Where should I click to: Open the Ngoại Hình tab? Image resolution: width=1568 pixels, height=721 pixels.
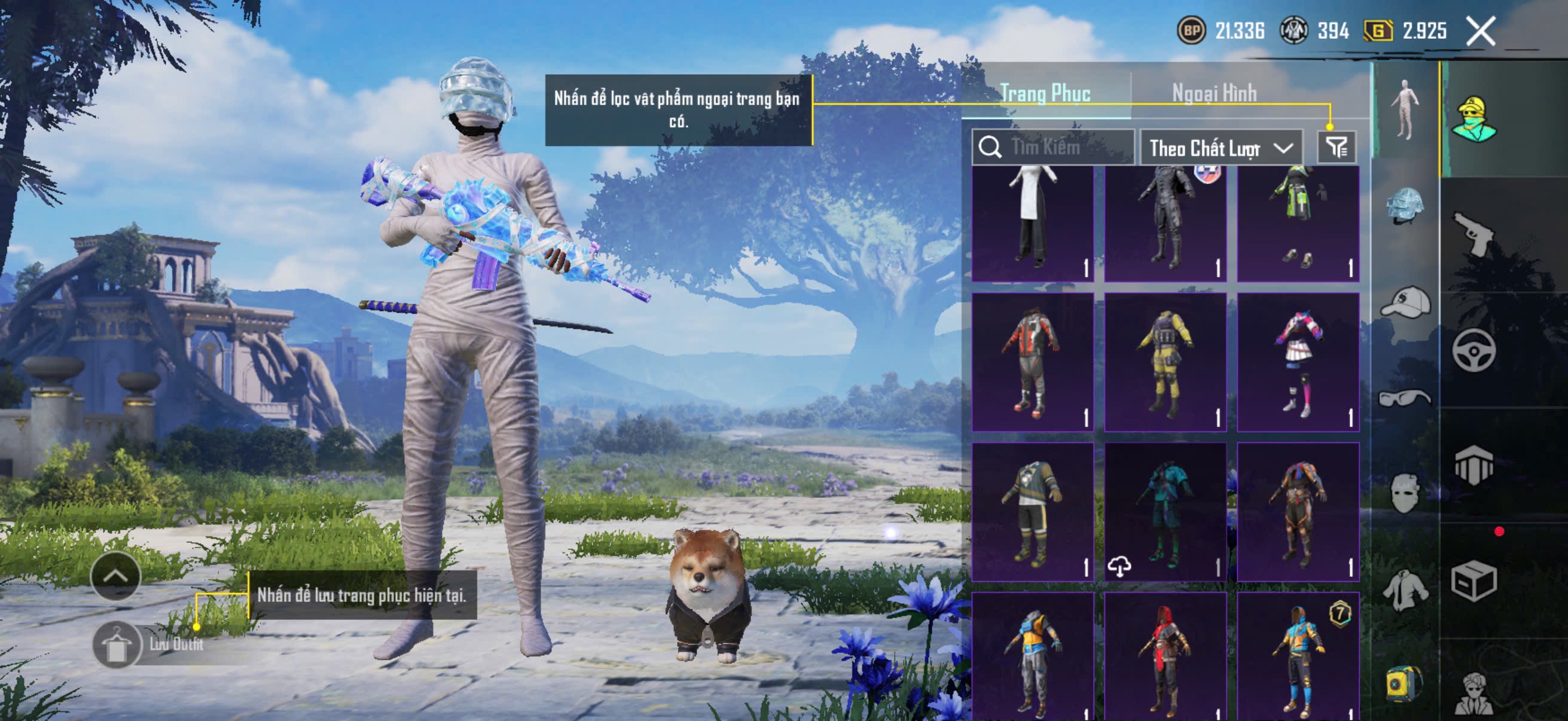pos(1214,93)
